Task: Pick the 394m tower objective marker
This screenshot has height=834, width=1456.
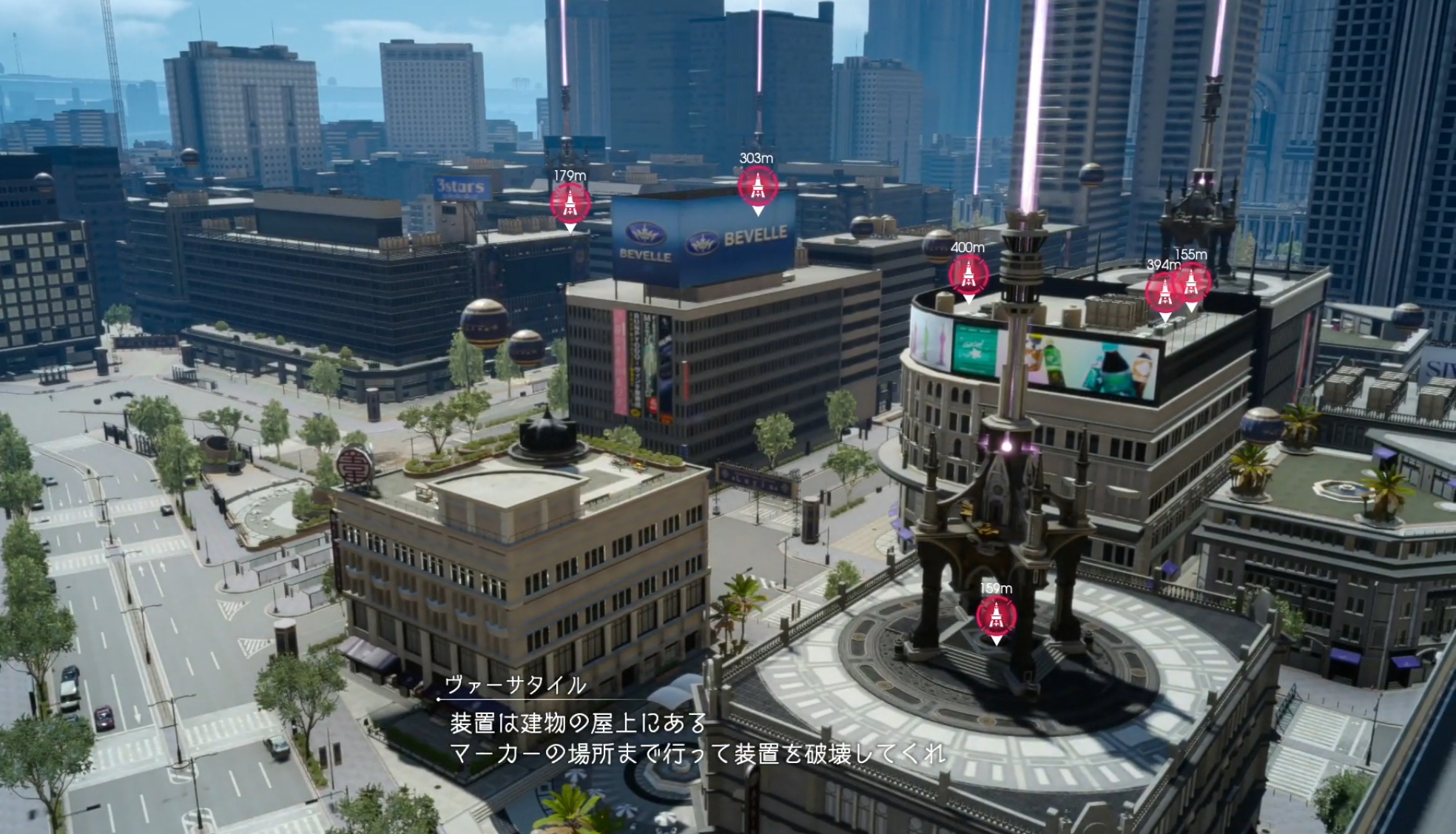Action: click(x=1162, y=292)
